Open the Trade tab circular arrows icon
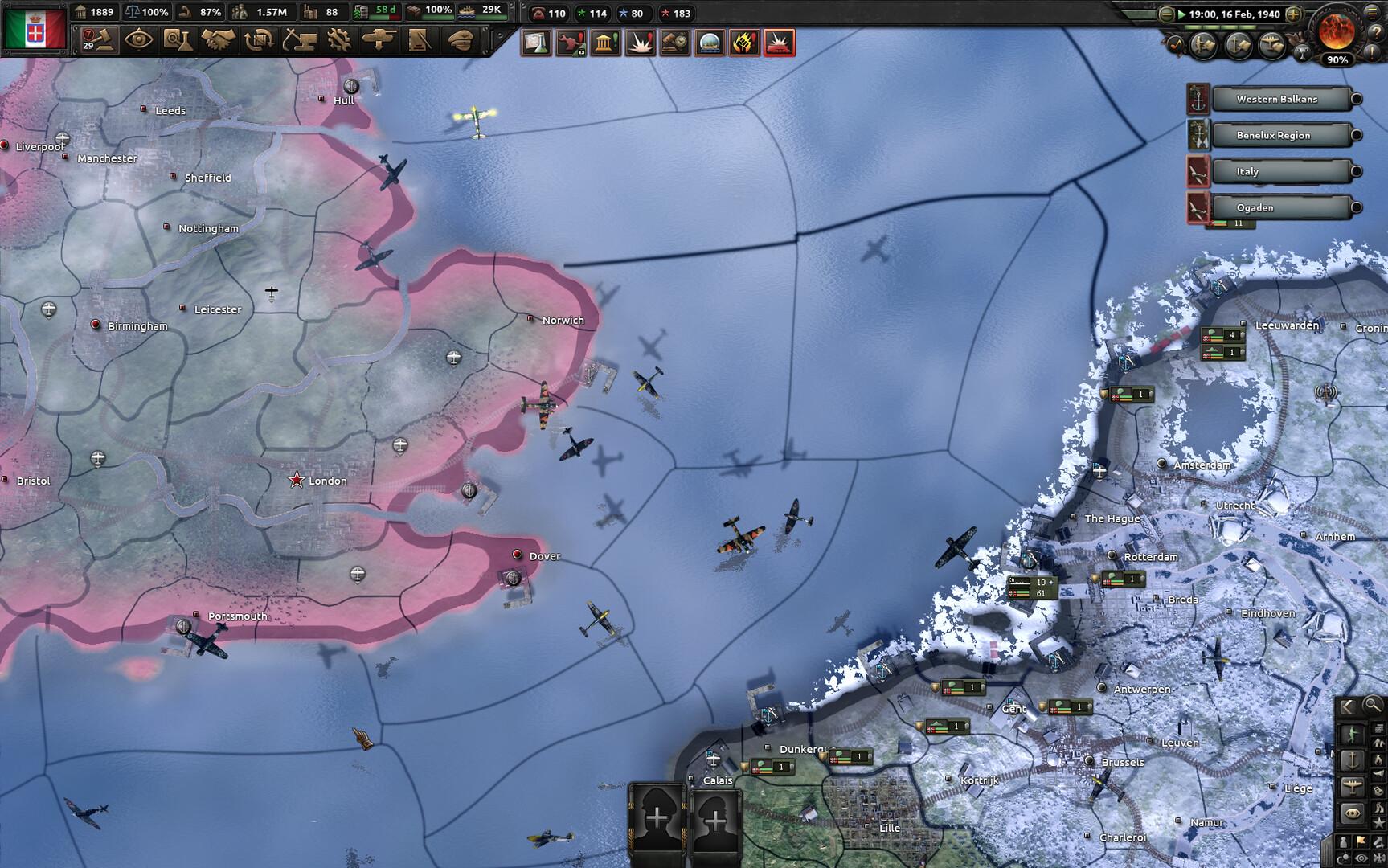 pos(257,40)
